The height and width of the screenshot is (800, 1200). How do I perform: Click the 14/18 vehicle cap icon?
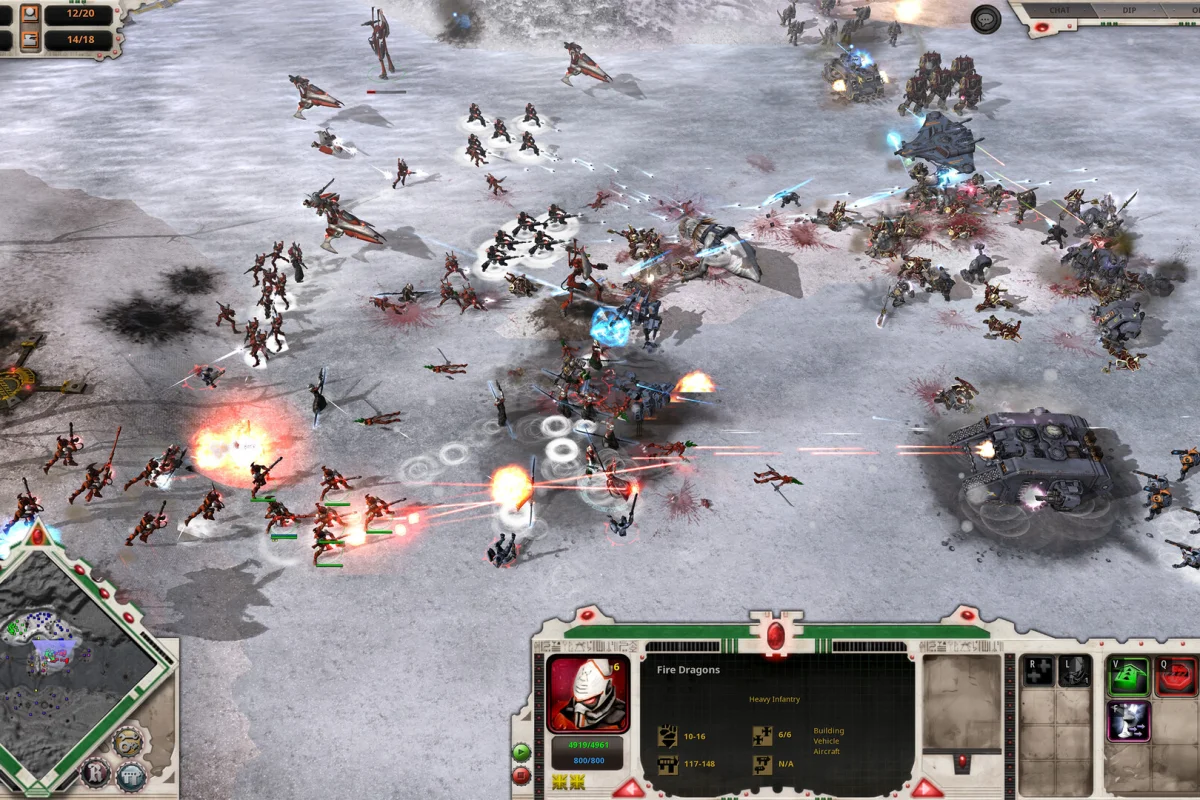pos(29,40)
